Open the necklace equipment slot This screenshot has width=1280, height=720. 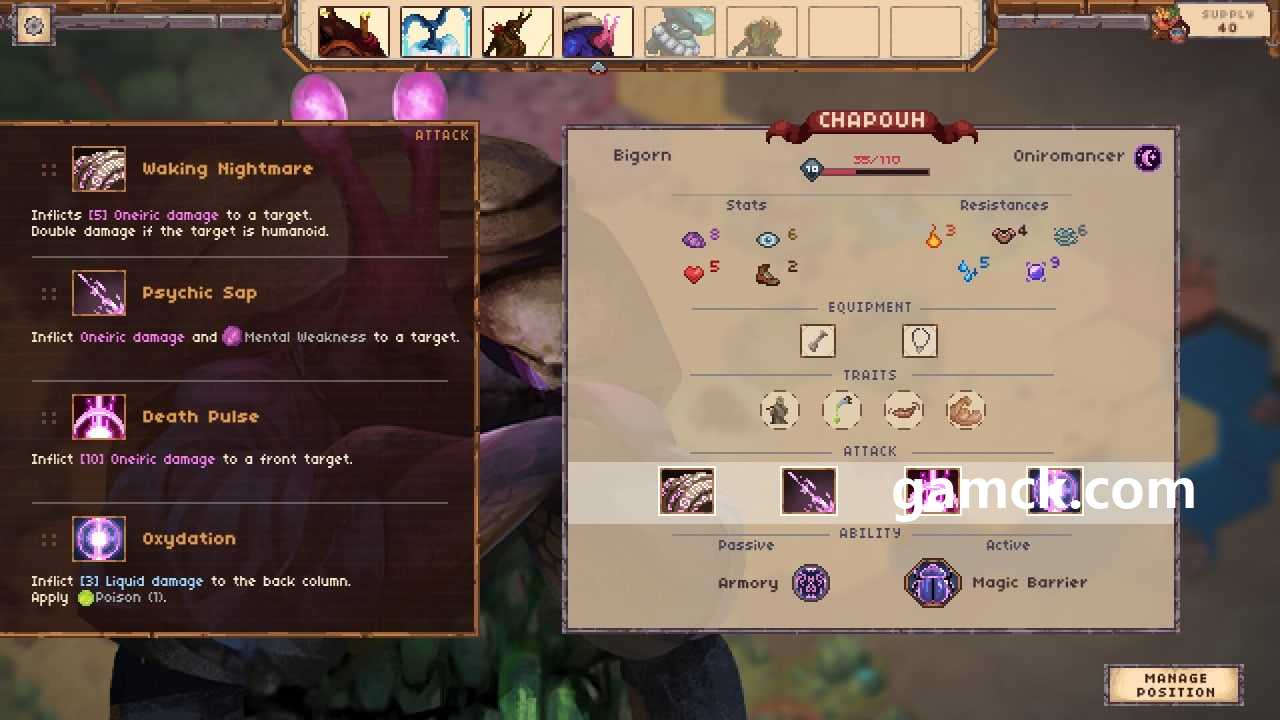920,341
